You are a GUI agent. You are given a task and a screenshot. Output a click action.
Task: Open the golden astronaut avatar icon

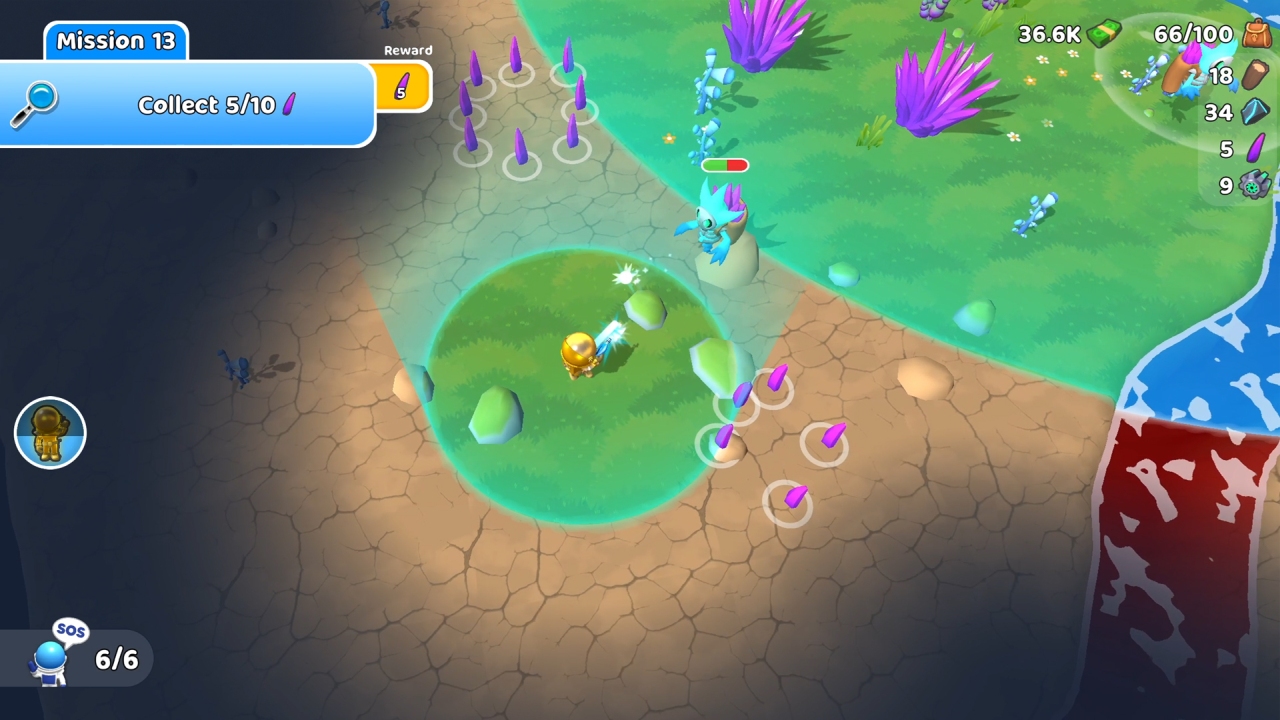tap(50, 433)
